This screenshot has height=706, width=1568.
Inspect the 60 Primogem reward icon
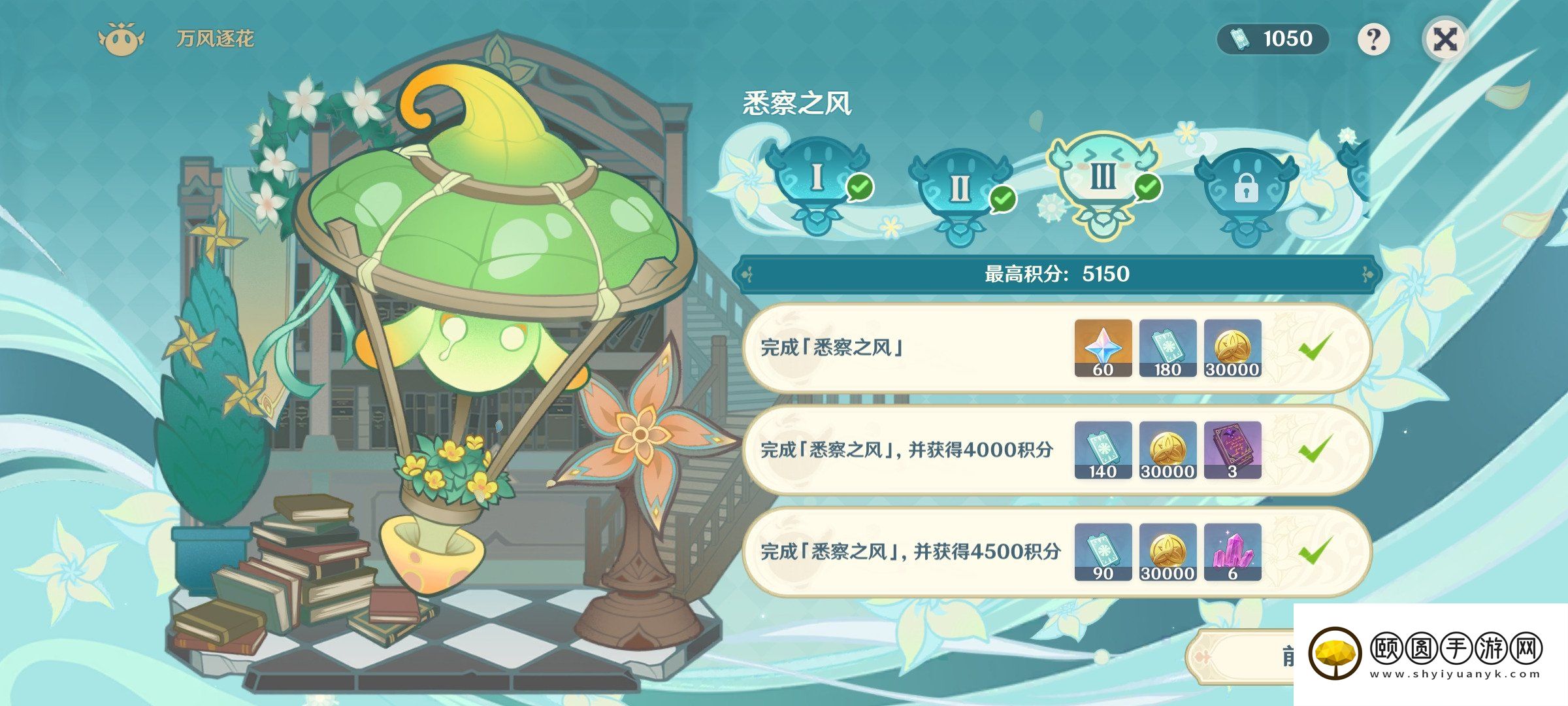[x=1103, y=348]
